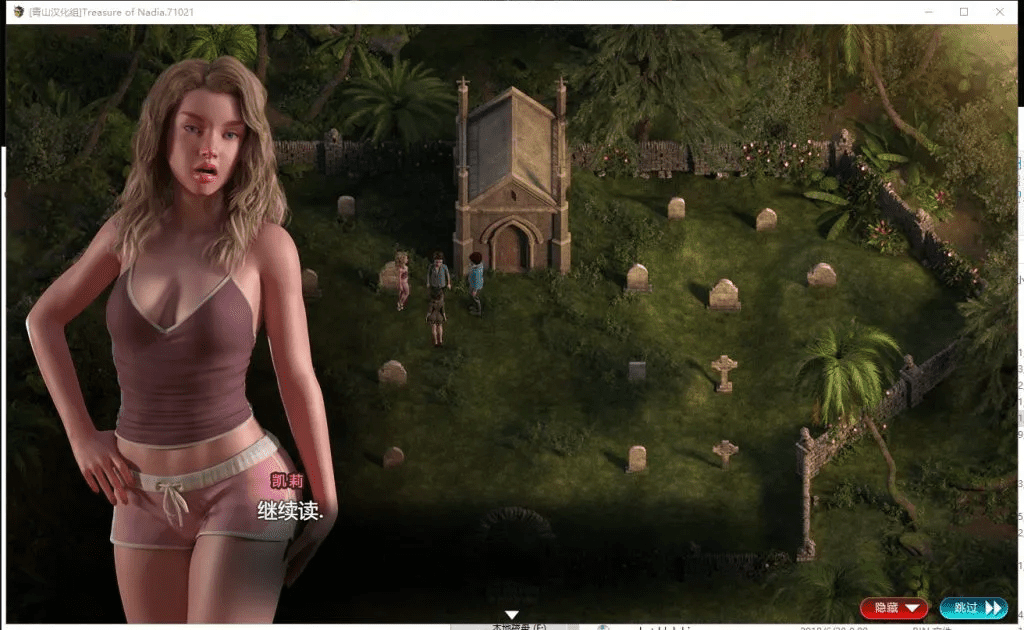Close the game window

pos(999,12)
